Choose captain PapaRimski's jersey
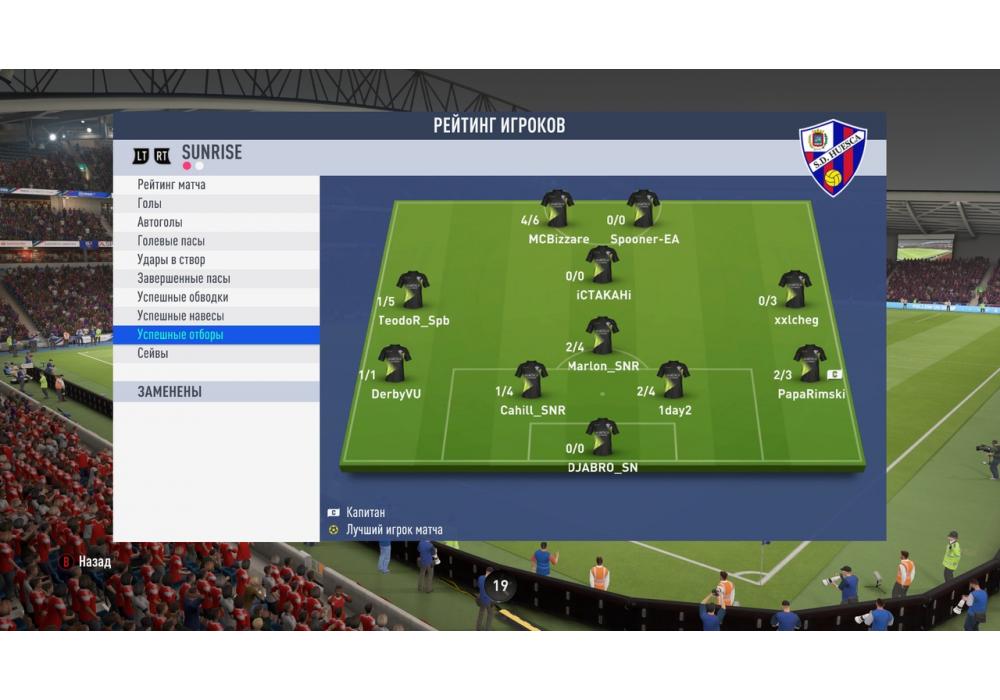The width and height of the screenshot is (1000, 700). (809, 364)
